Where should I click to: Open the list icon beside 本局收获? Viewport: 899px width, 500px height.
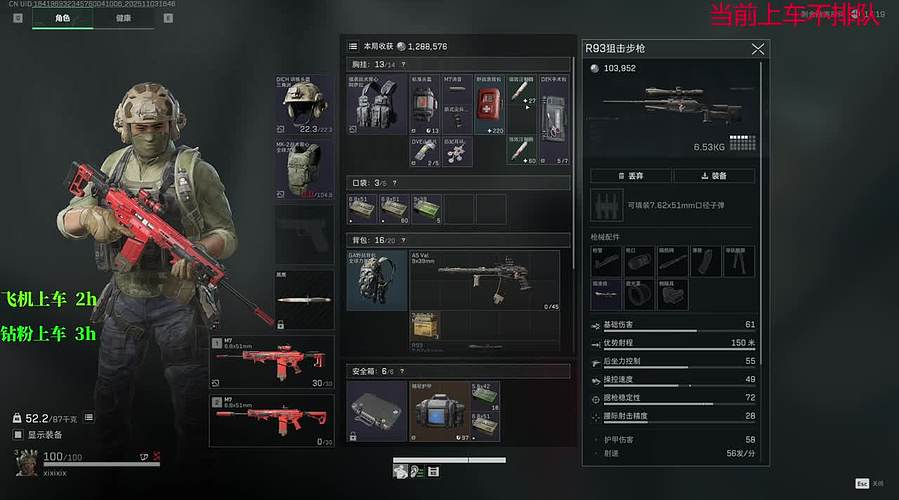pyautogui.click(x=353, y=46)
